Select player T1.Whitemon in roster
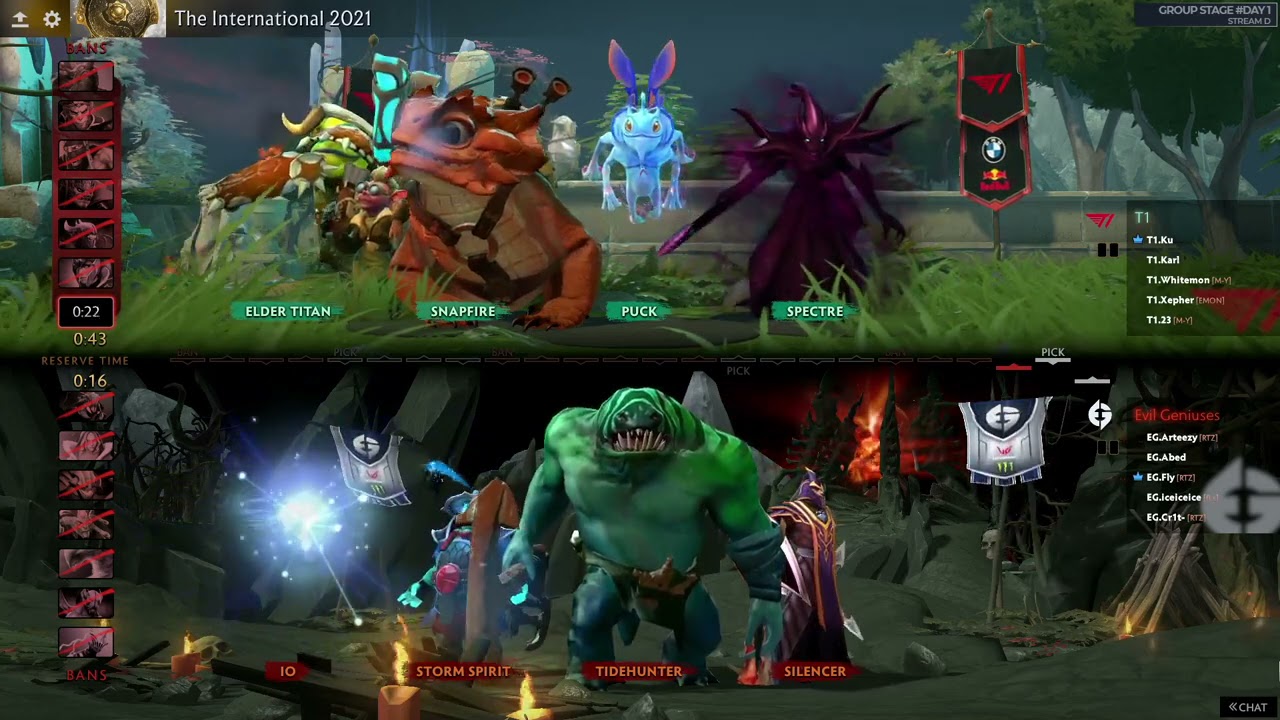 coord(1178,280)
